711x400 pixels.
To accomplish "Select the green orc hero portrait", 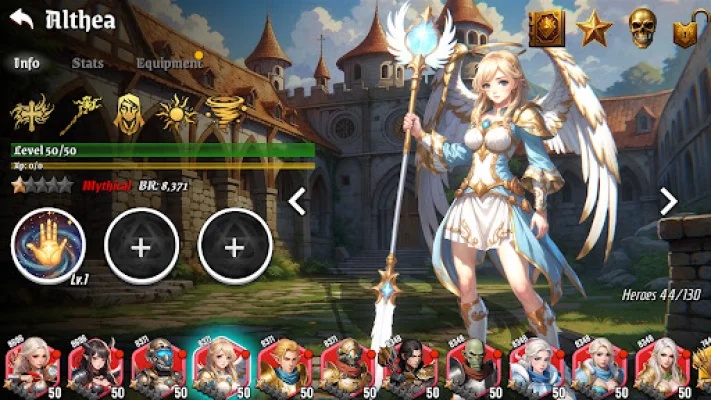I will pyautogui.click(x=469, y=368).
